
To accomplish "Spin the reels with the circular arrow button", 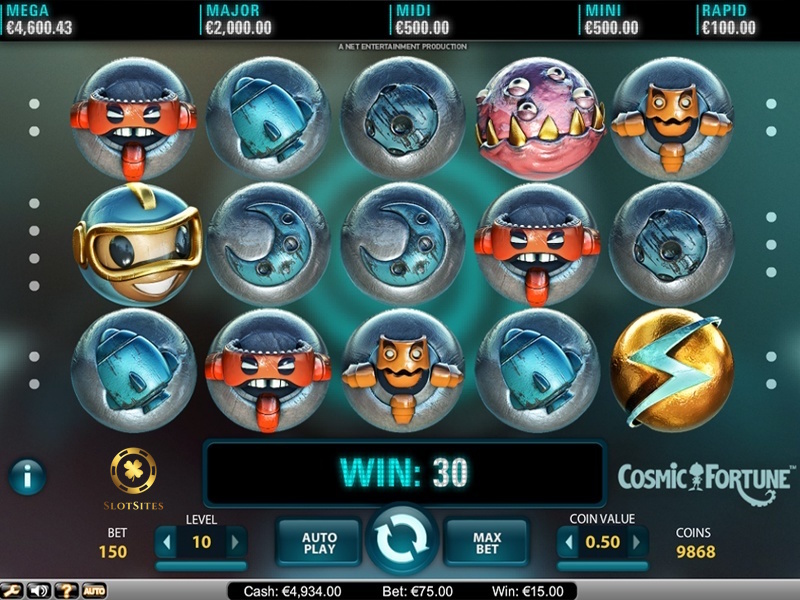I will tap(401, 541).
